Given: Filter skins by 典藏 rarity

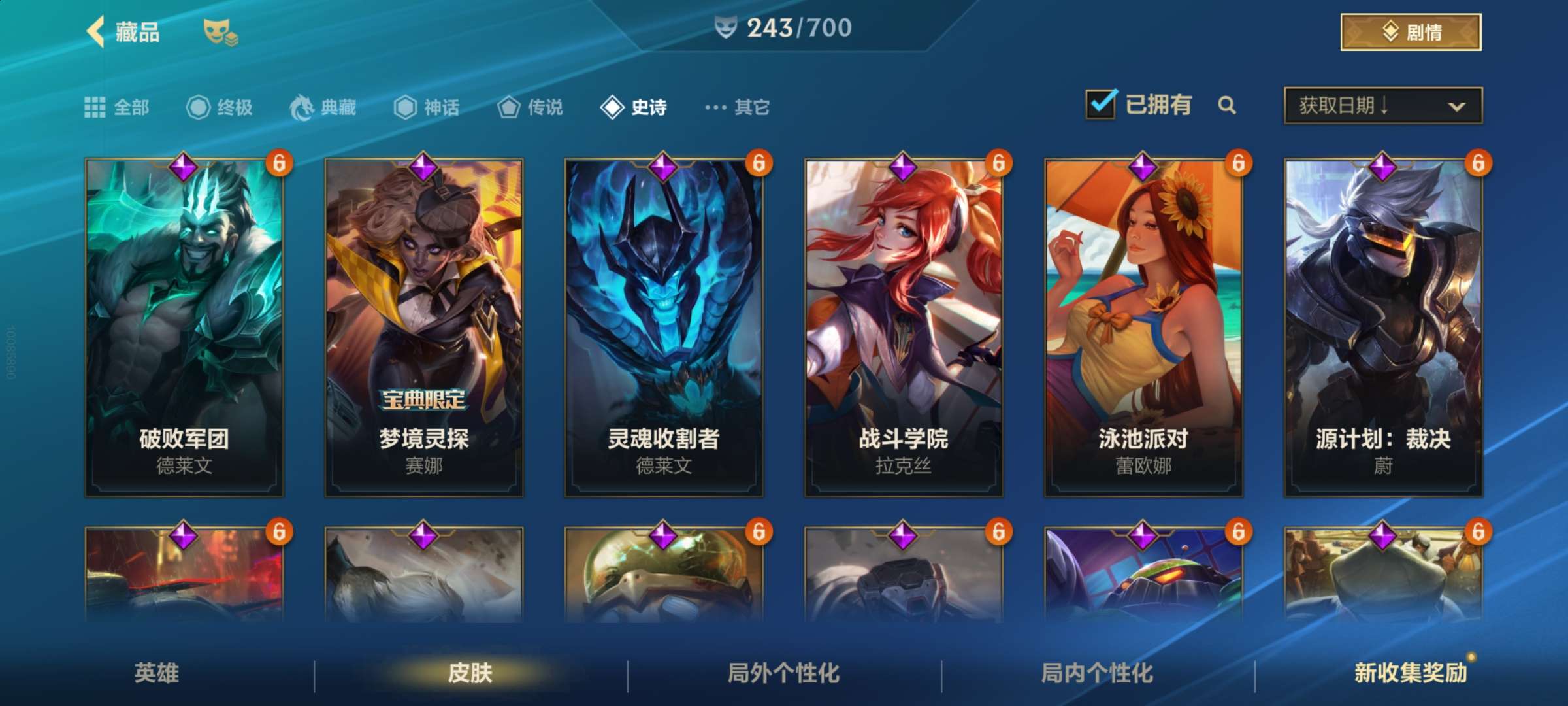Looking at the screenshot, I should [x=323, y=107].
